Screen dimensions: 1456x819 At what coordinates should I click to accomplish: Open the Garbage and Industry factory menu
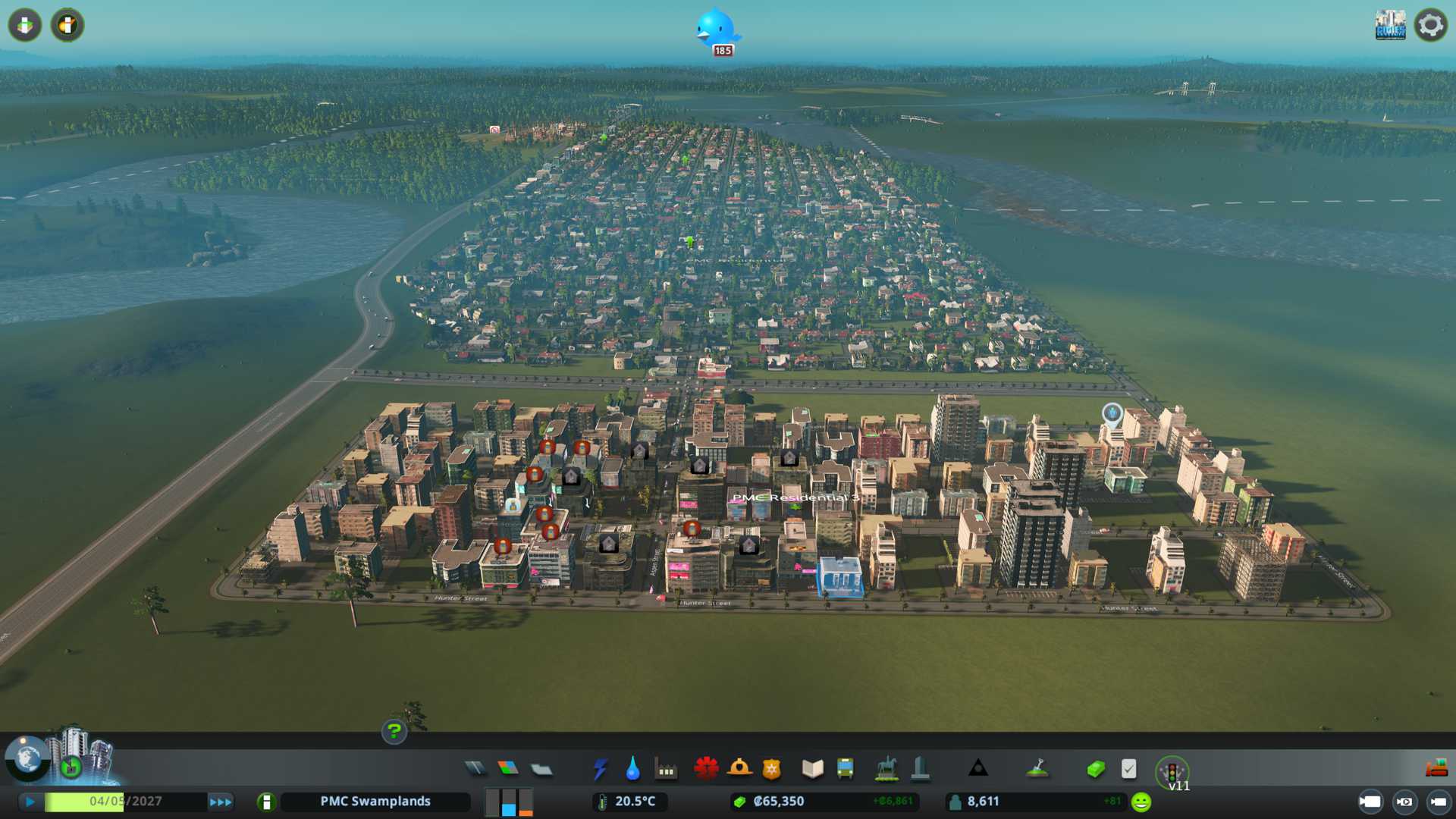click(x=667, y=770)
